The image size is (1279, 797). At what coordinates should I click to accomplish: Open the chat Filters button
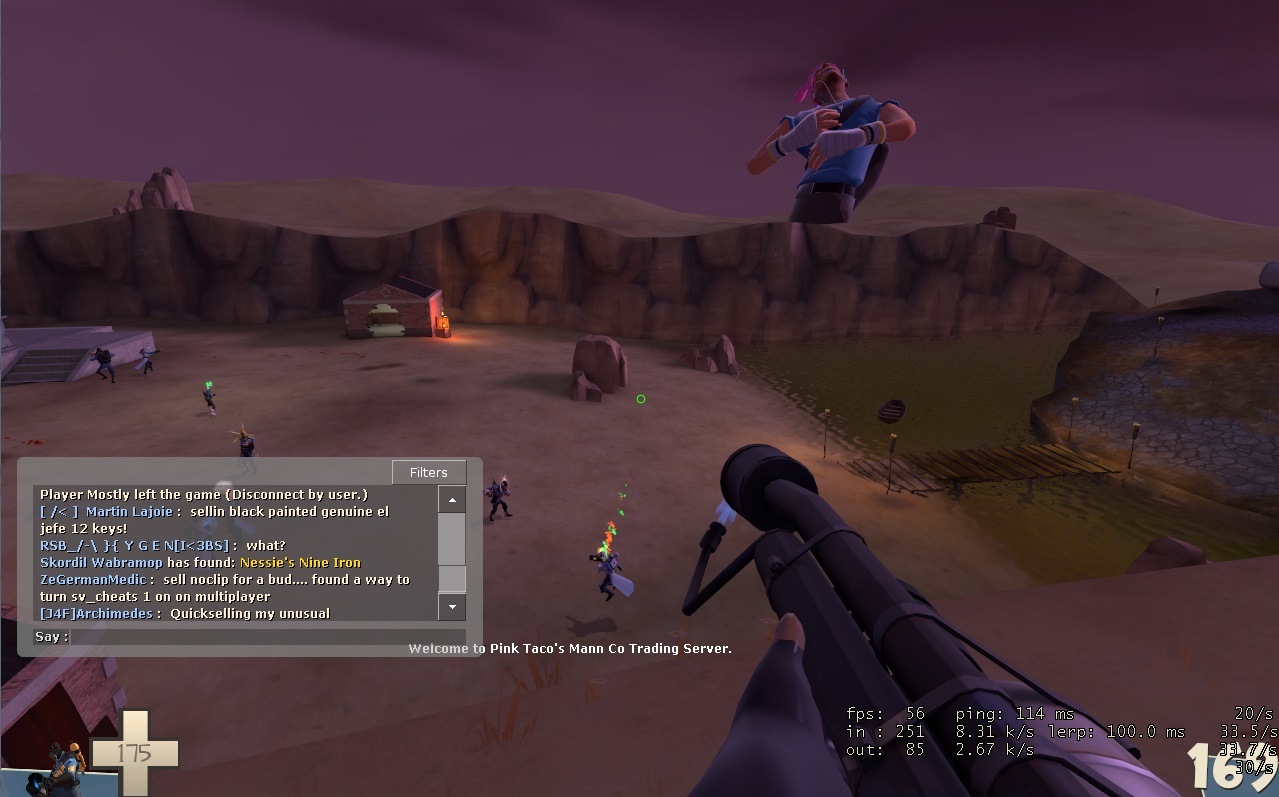(428, 472)
